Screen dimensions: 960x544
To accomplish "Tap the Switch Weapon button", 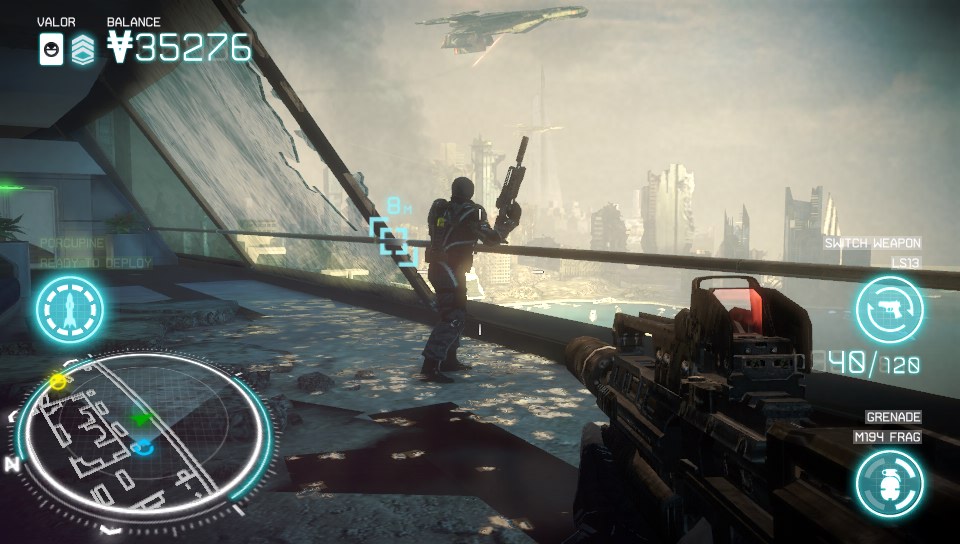I will pyautogui.click(x=888, y=310).
